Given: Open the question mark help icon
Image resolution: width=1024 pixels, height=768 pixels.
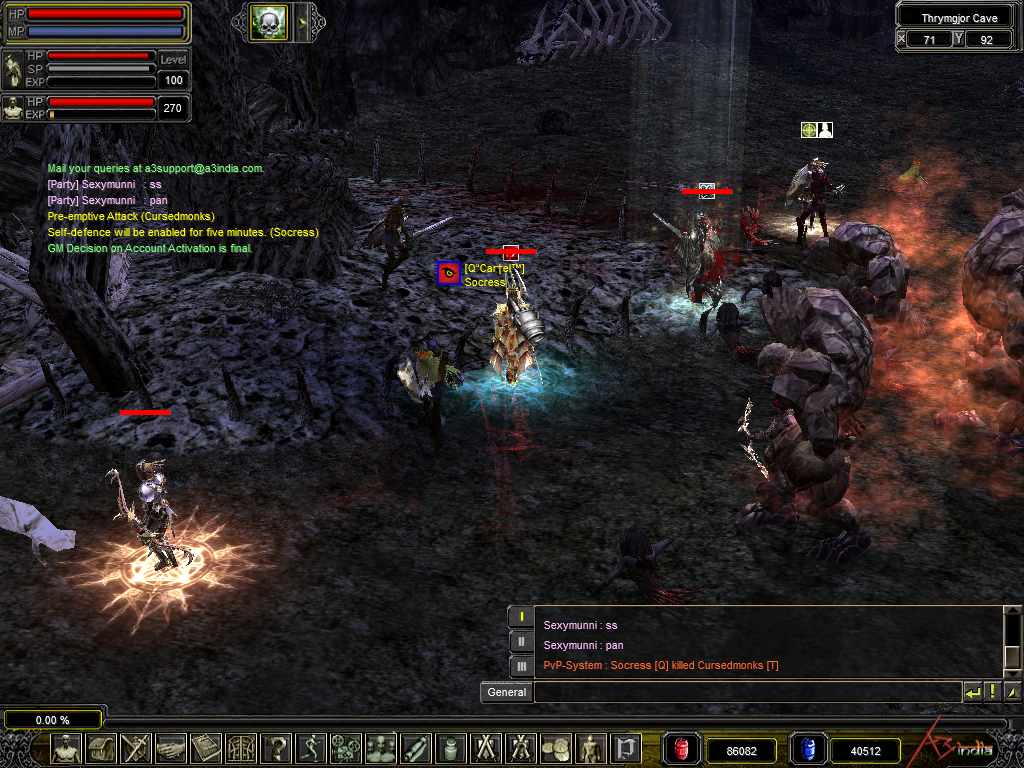Looking at the screenshot, I should tap(276, 748).
